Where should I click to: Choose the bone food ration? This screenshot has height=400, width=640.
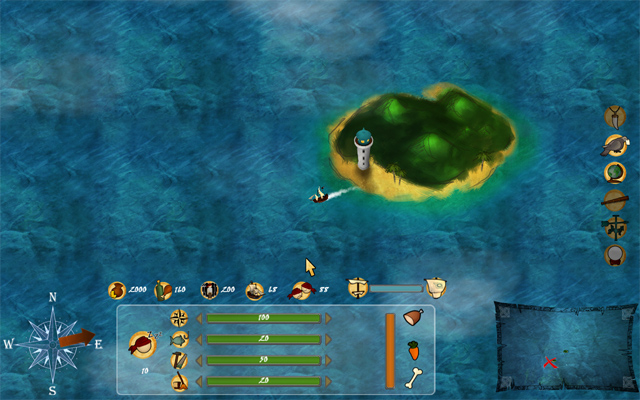point(414,378)
